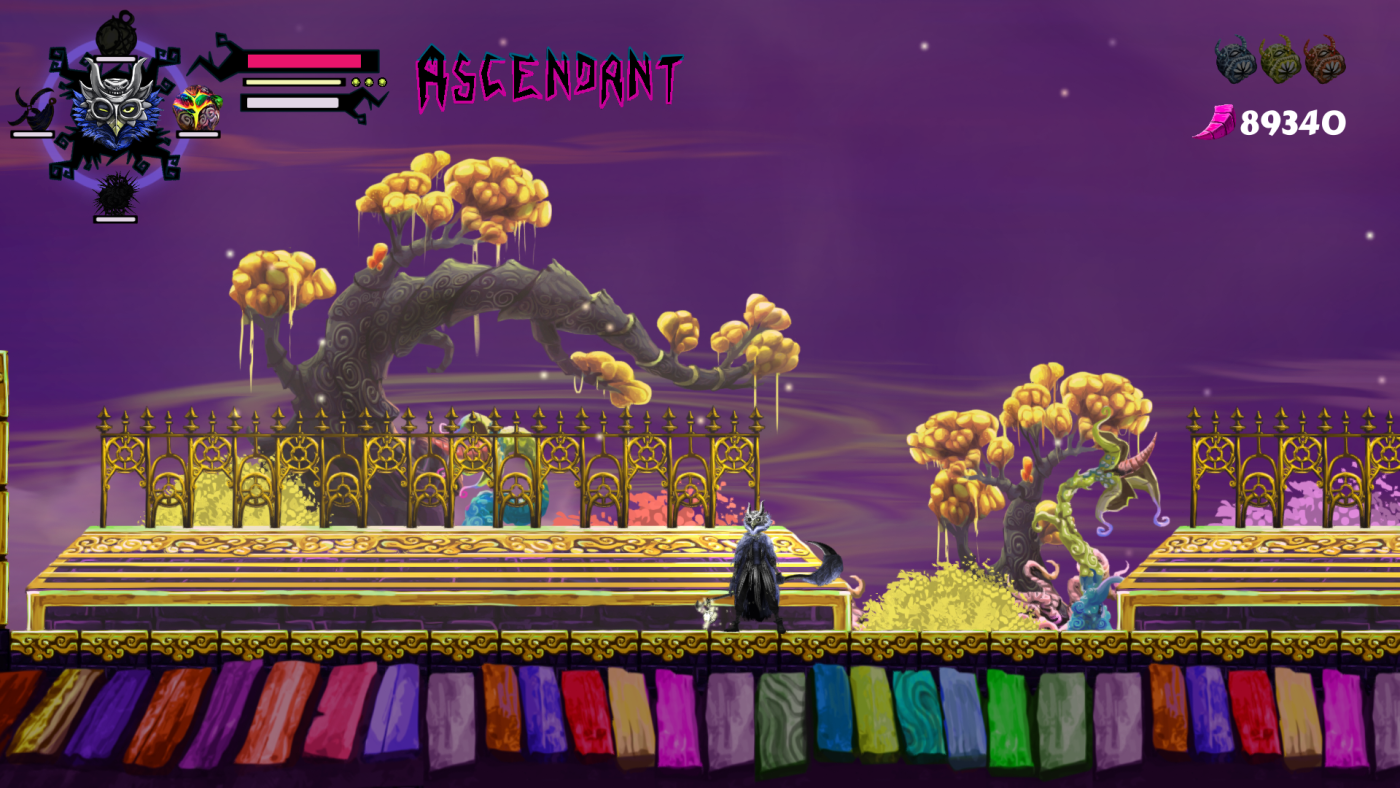1400x788 pixels.
Task: Click the yellow stamina bar
Action: click(293, 81)
